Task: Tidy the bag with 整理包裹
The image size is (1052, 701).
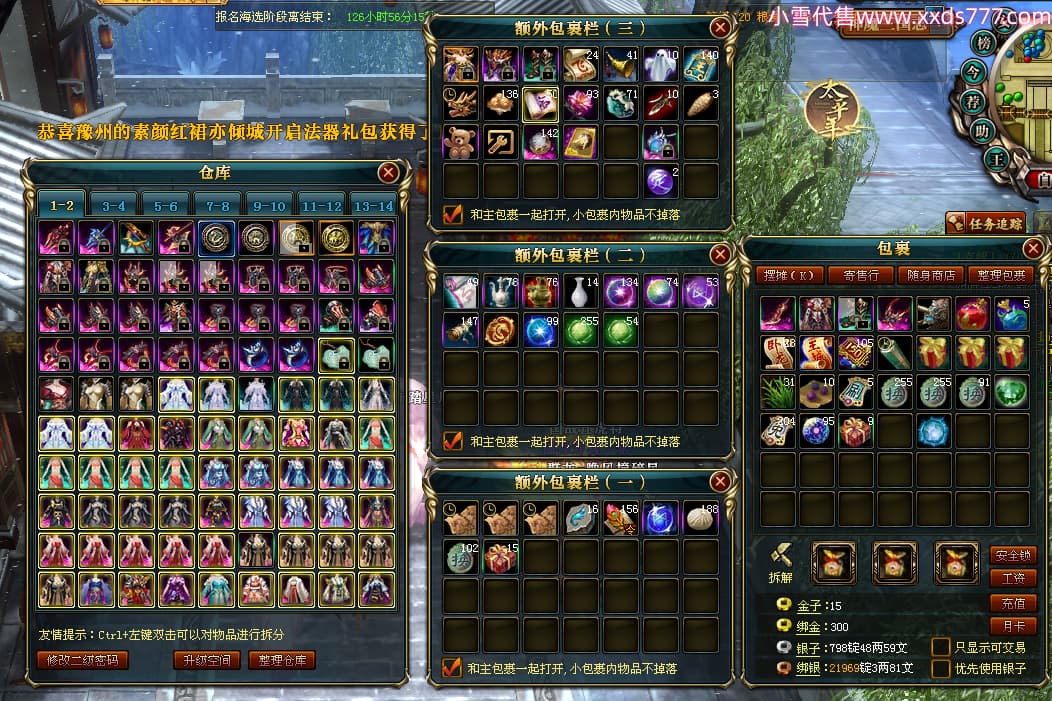Action: point(1003,275)
